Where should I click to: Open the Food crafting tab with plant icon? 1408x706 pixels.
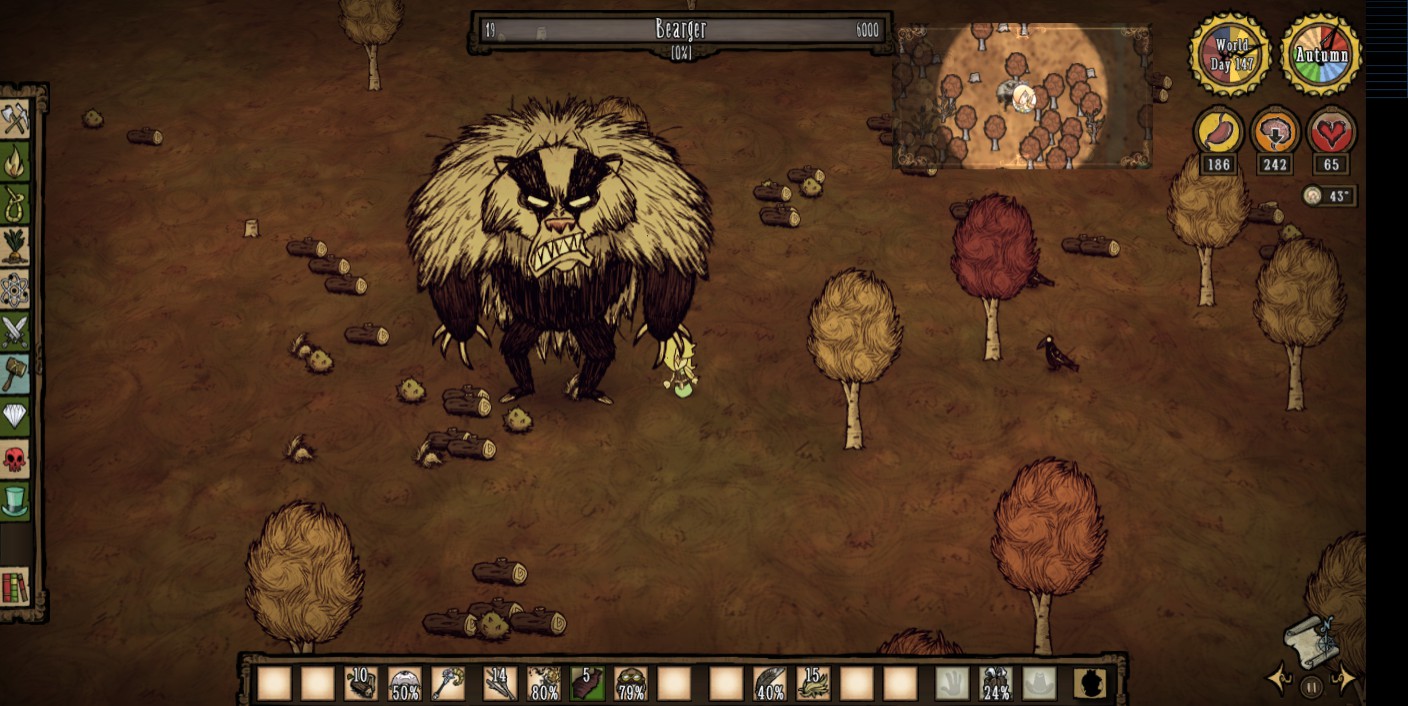click(15, 246)
